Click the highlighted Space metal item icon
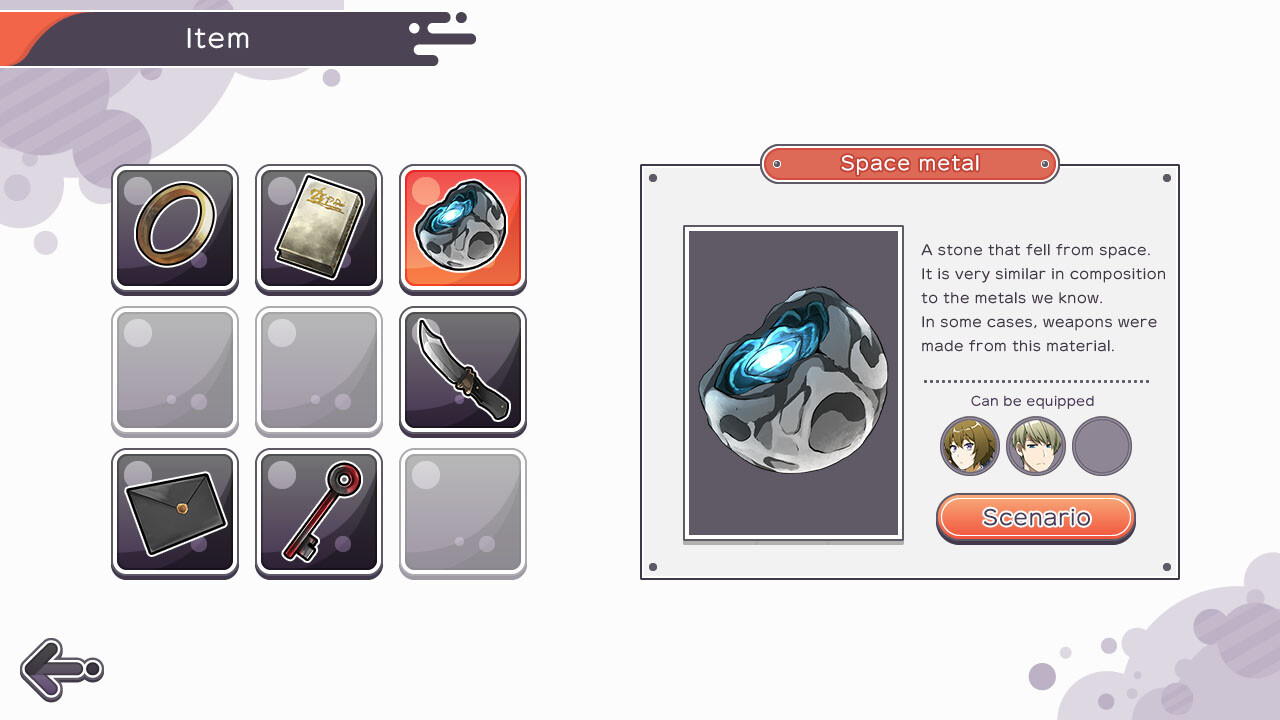This screenshot has height=720, width=1280. pos(462,228)
